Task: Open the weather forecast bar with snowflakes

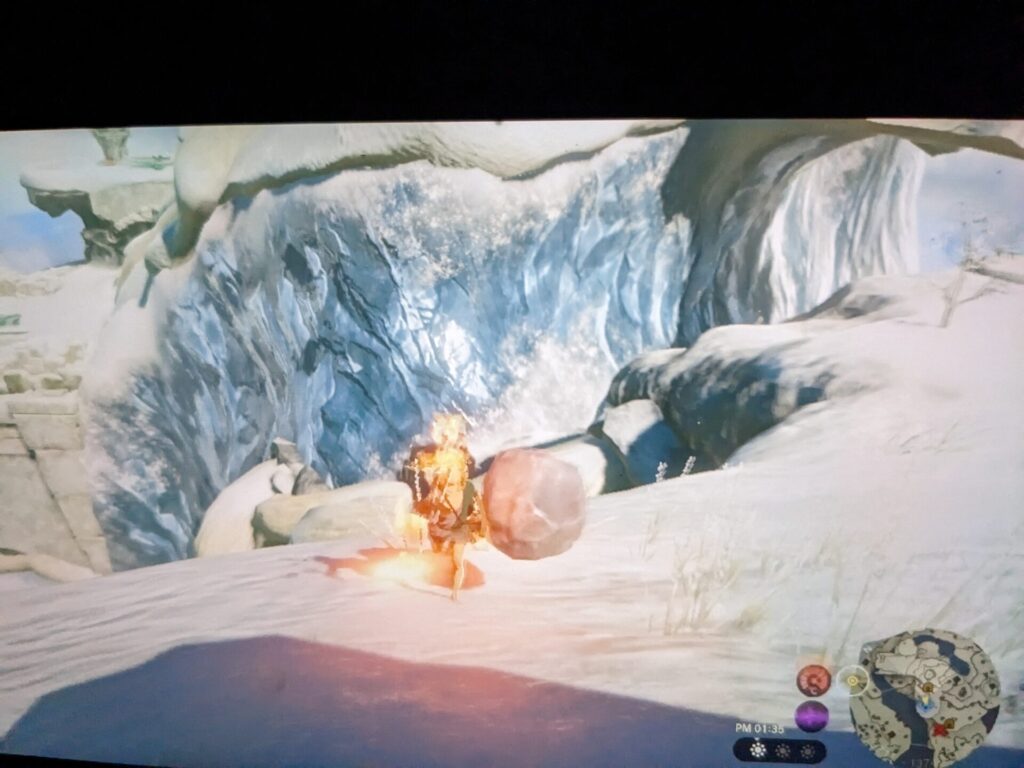Action: pyautogui.click(x=780, y=750)
